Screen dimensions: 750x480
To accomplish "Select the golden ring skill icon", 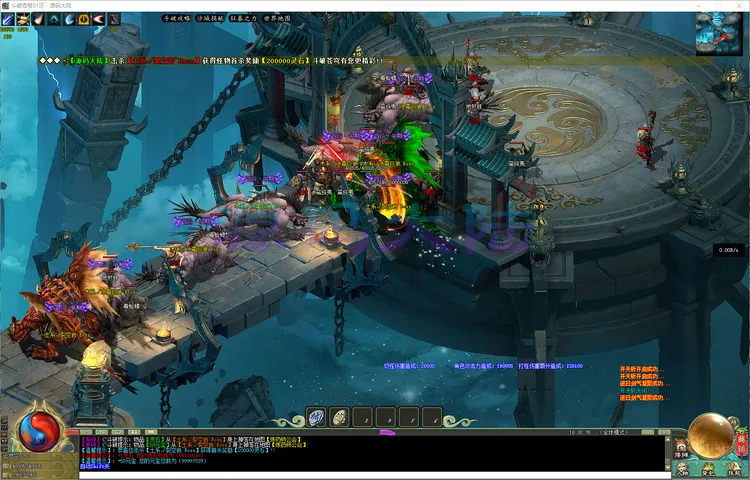I will [x=83, y=19].
